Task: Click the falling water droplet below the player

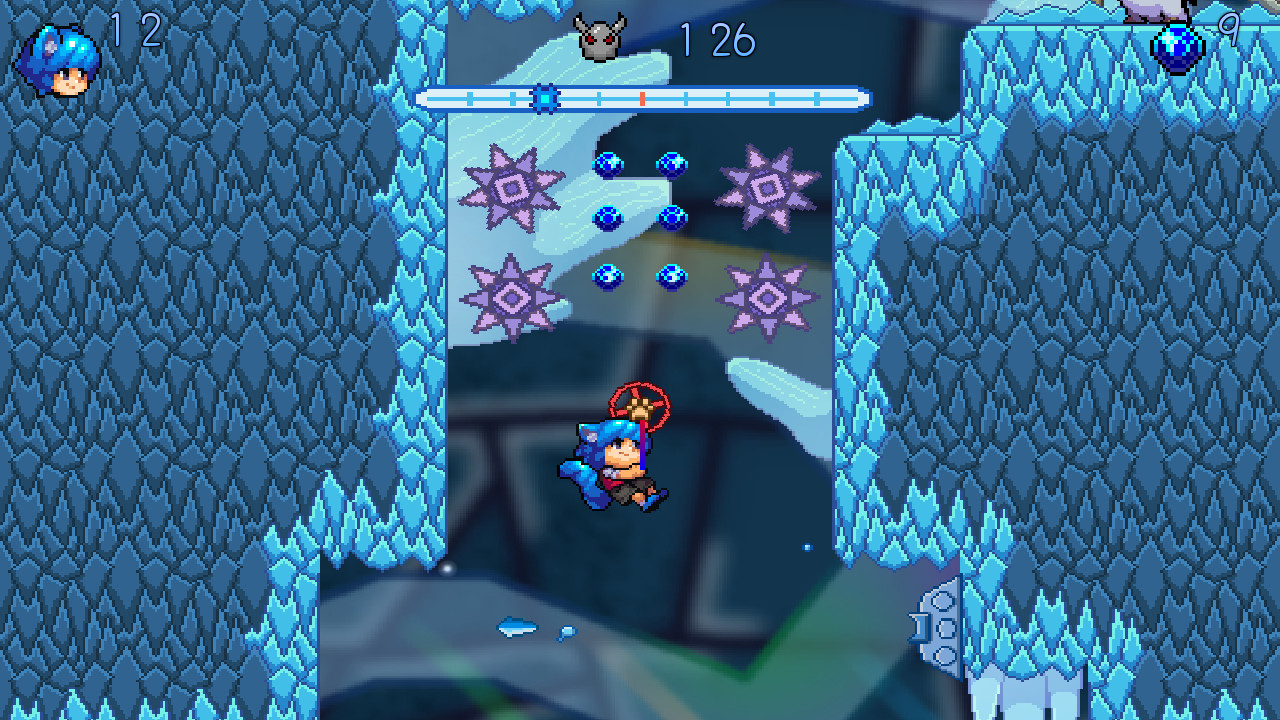Action: [805, 548]
